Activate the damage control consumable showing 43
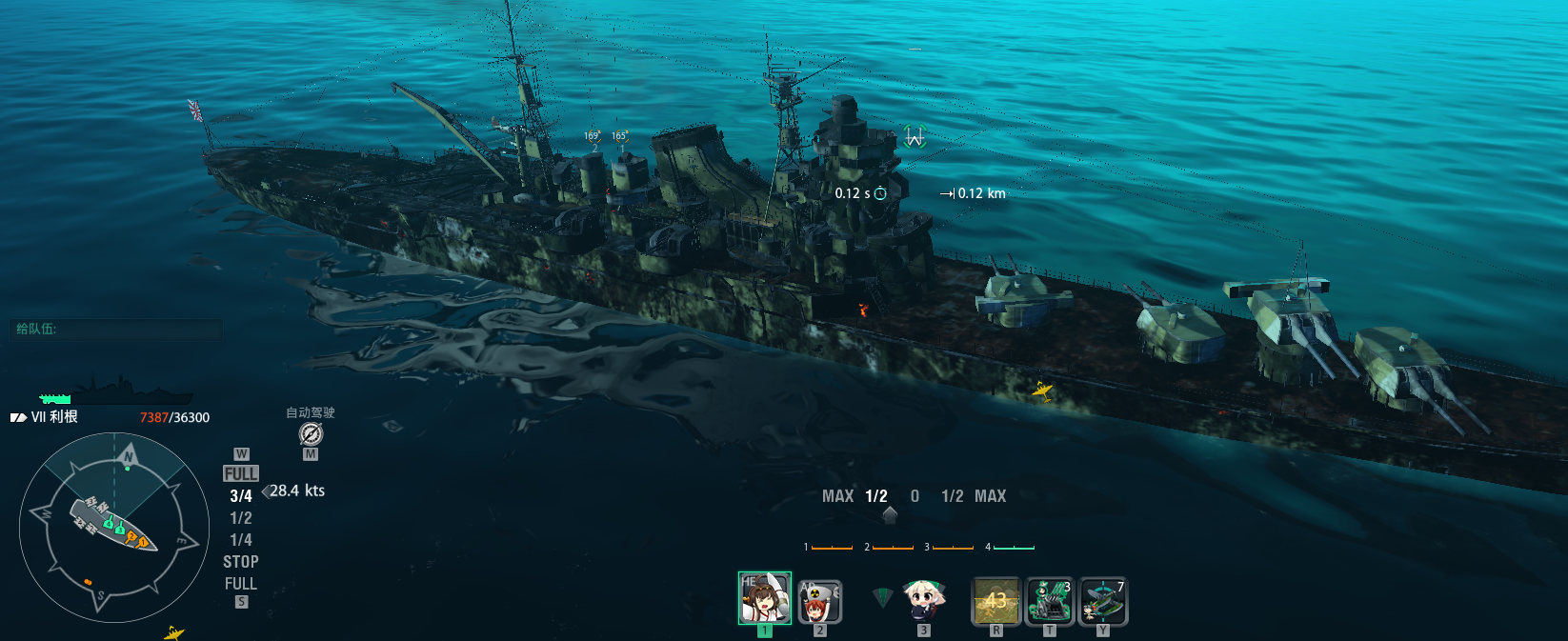1568x641 pixels. 995,601
